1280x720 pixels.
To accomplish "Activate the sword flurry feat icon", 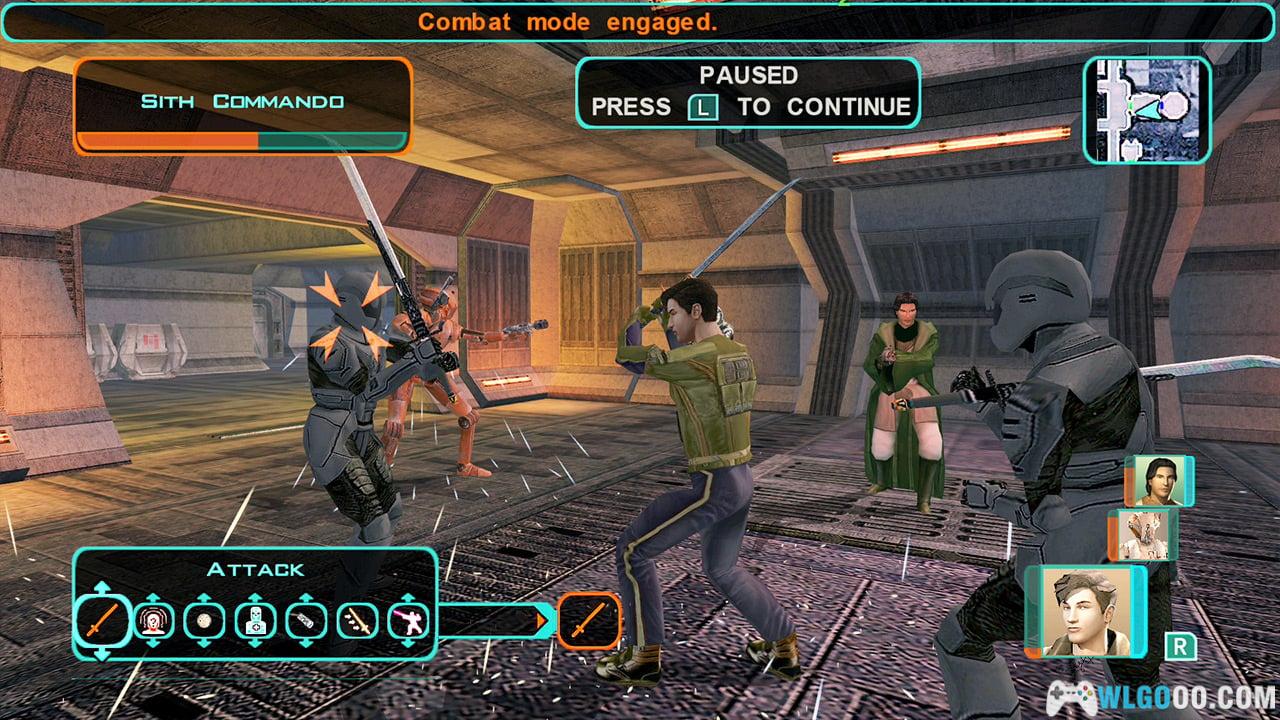I will pyautogui.click(x=357, y=621).
